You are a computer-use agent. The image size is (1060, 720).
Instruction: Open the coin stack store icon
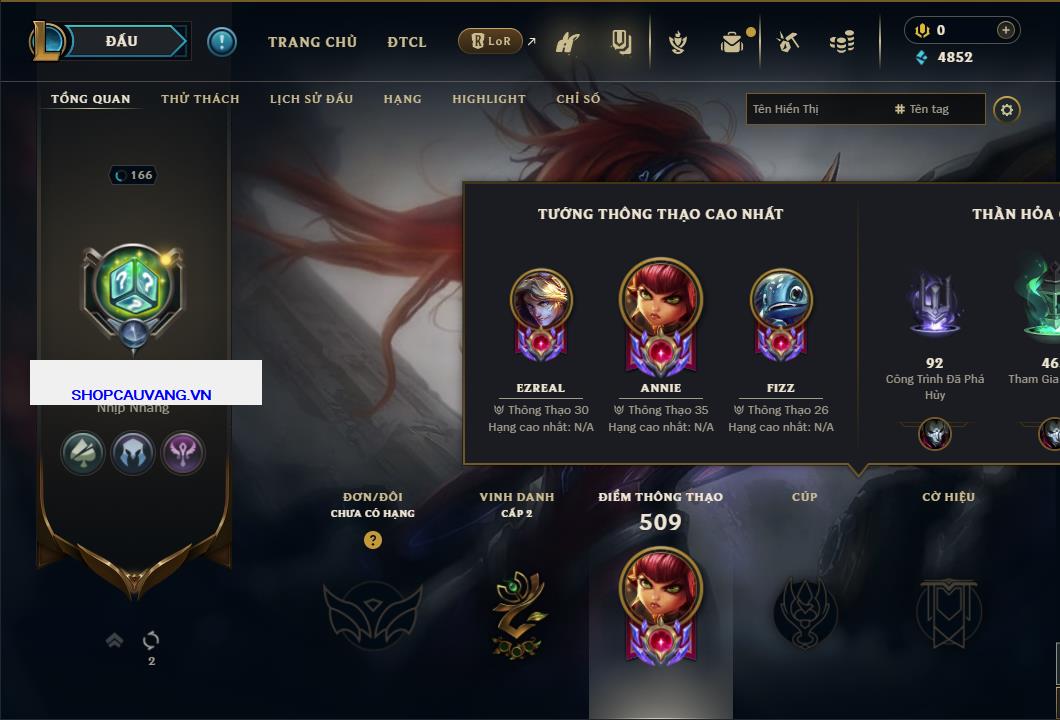[842, 42]
